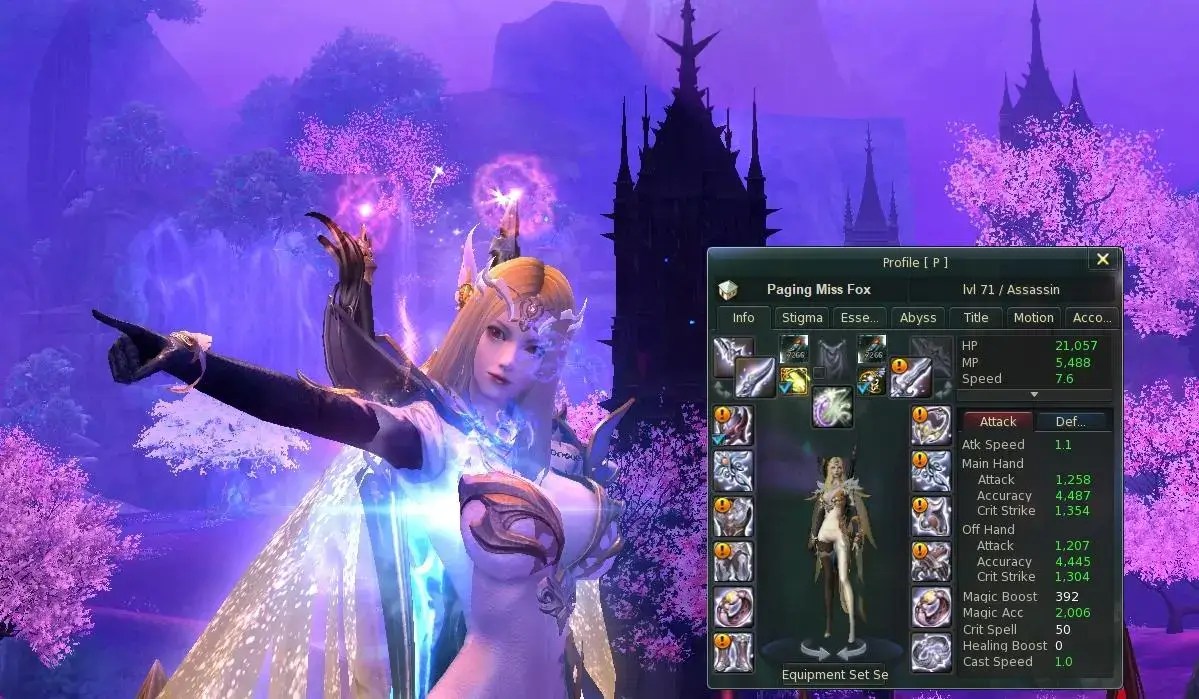Viewport: 1199px width, 699px height.
Task: Select the Attack stats tab
Action: point(998,422)
